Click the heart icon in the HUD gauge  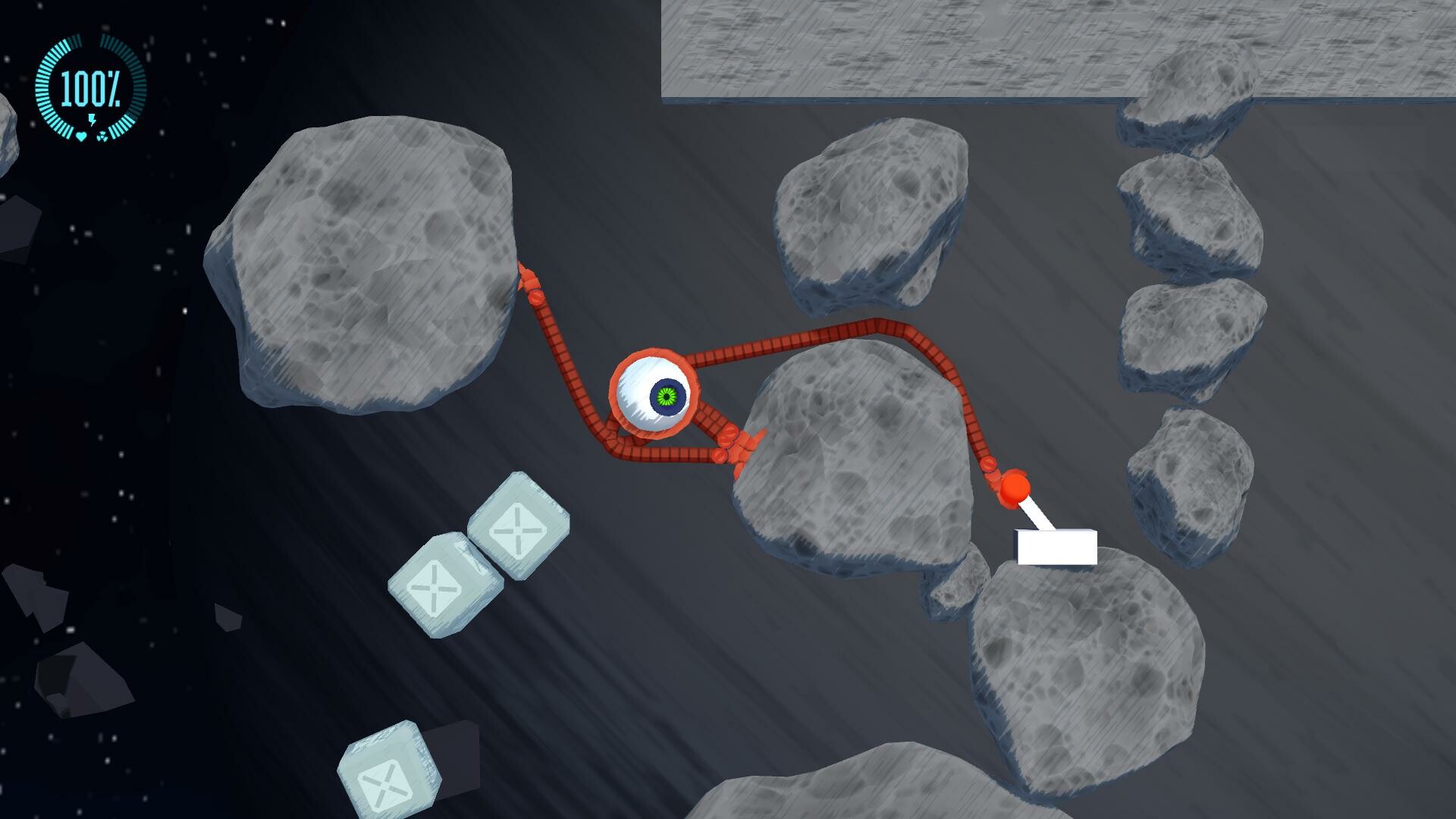[x=81, y=136]
